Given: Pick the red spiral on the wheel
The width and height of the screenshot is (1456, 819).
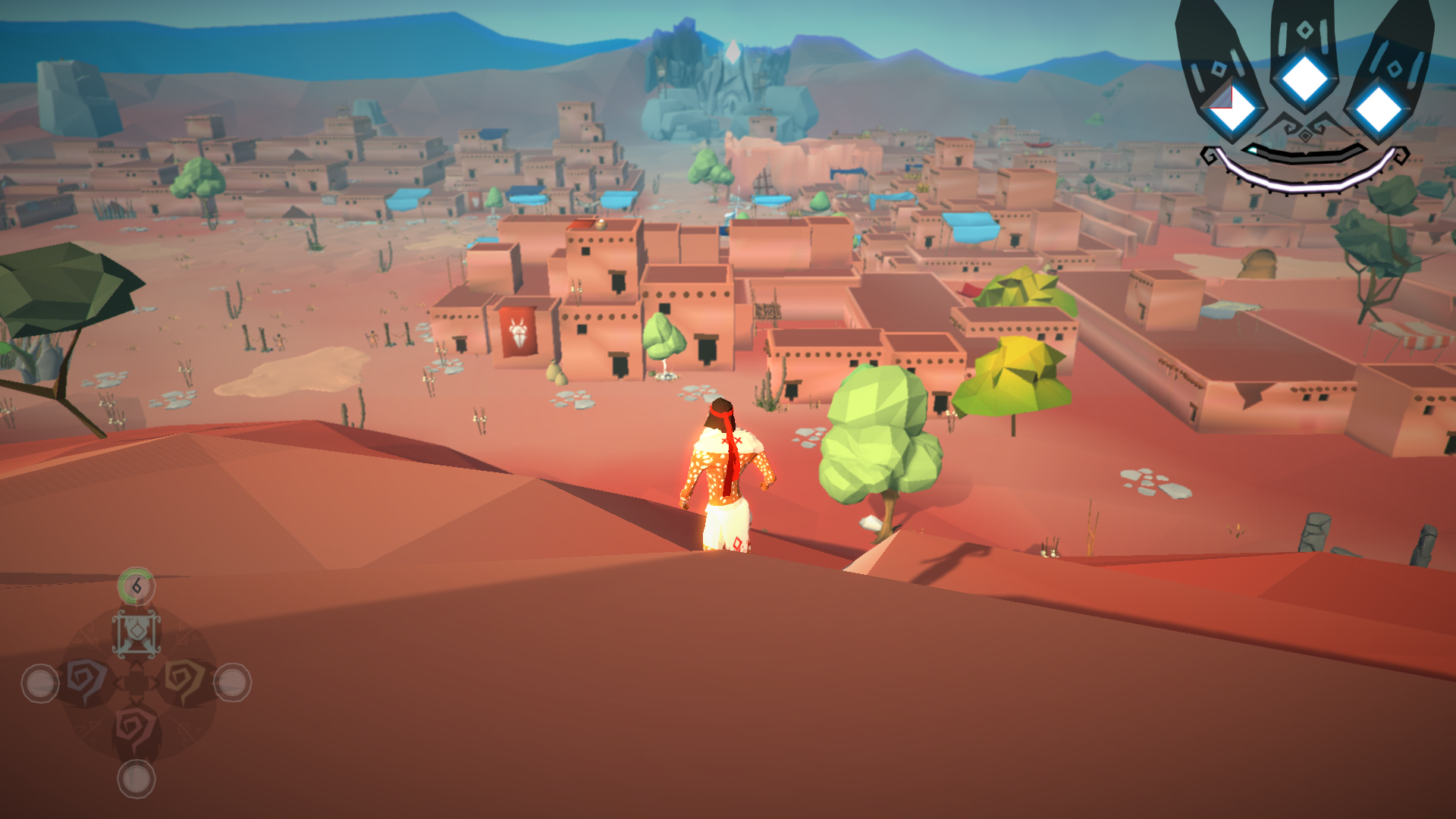Looking at the screenshot, I should click(136, 730).
